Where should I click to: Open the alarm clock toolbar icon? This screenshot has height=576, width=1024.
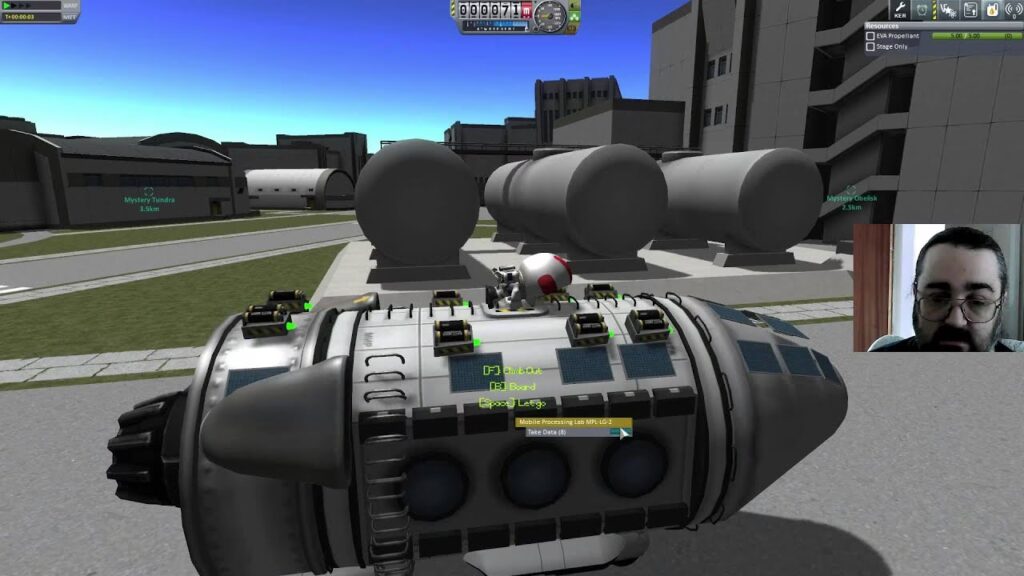pos(922,10)
